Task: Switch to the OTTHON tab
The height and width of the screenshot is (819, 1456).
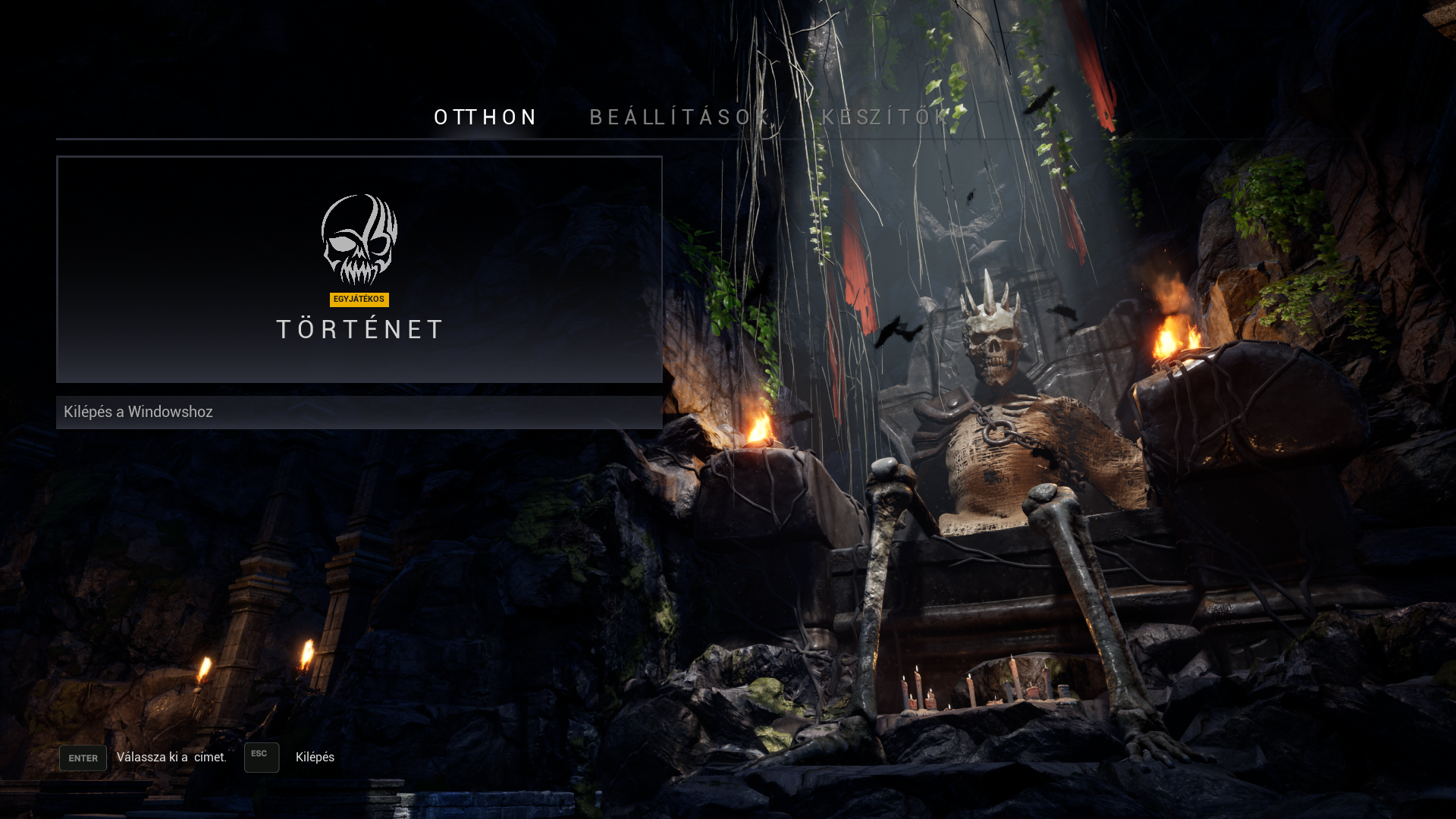Action: click(x=485, y=118)
